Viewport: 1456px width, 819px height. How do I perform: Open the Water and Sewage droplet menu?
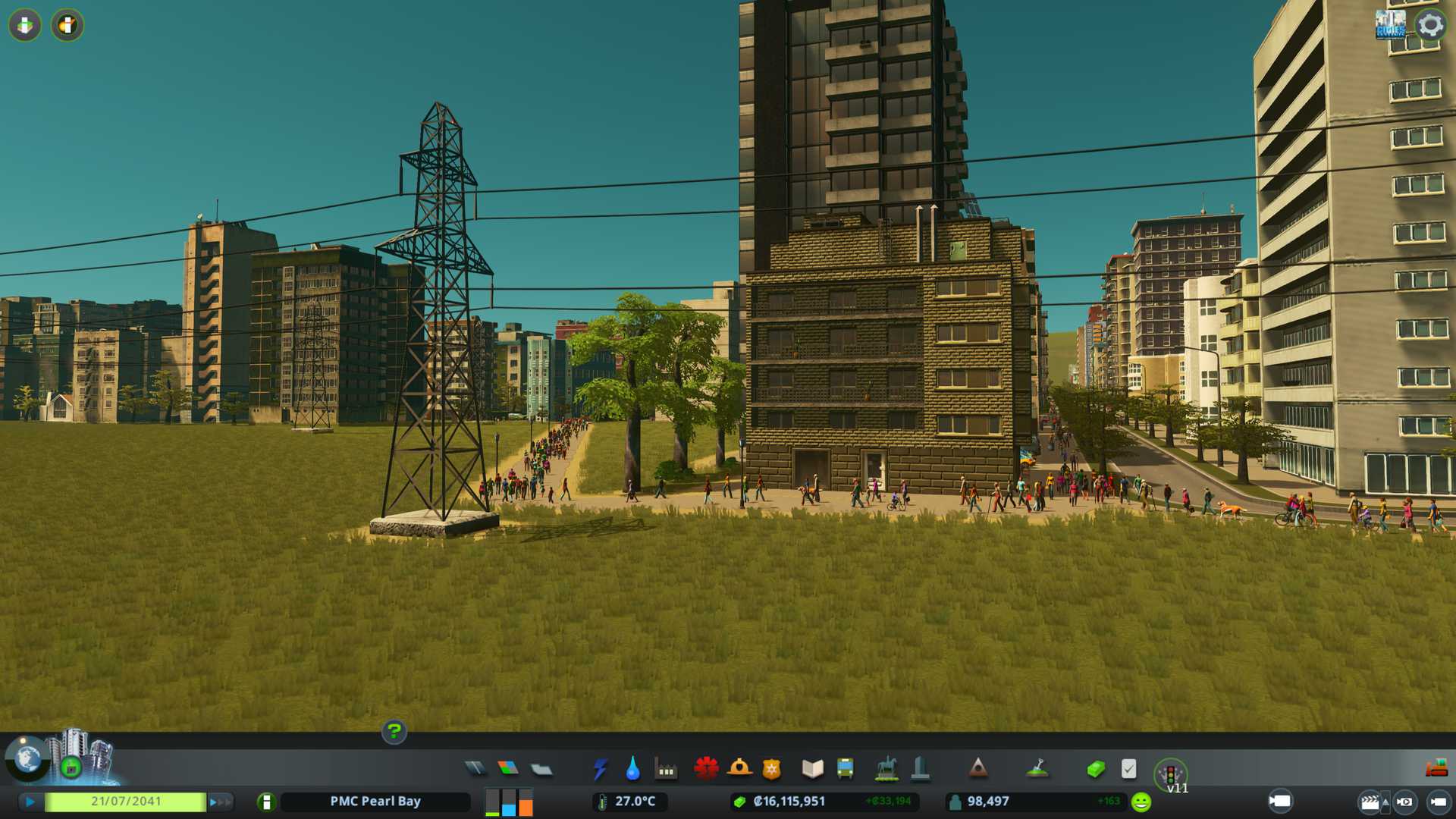(x=632, y=769)
